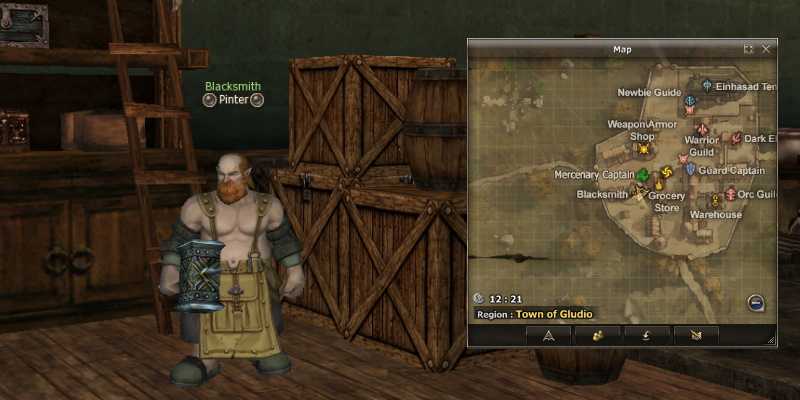Maximize the Map window
The height and width of the screenshot is (400, 800).
tap(748, 48)
